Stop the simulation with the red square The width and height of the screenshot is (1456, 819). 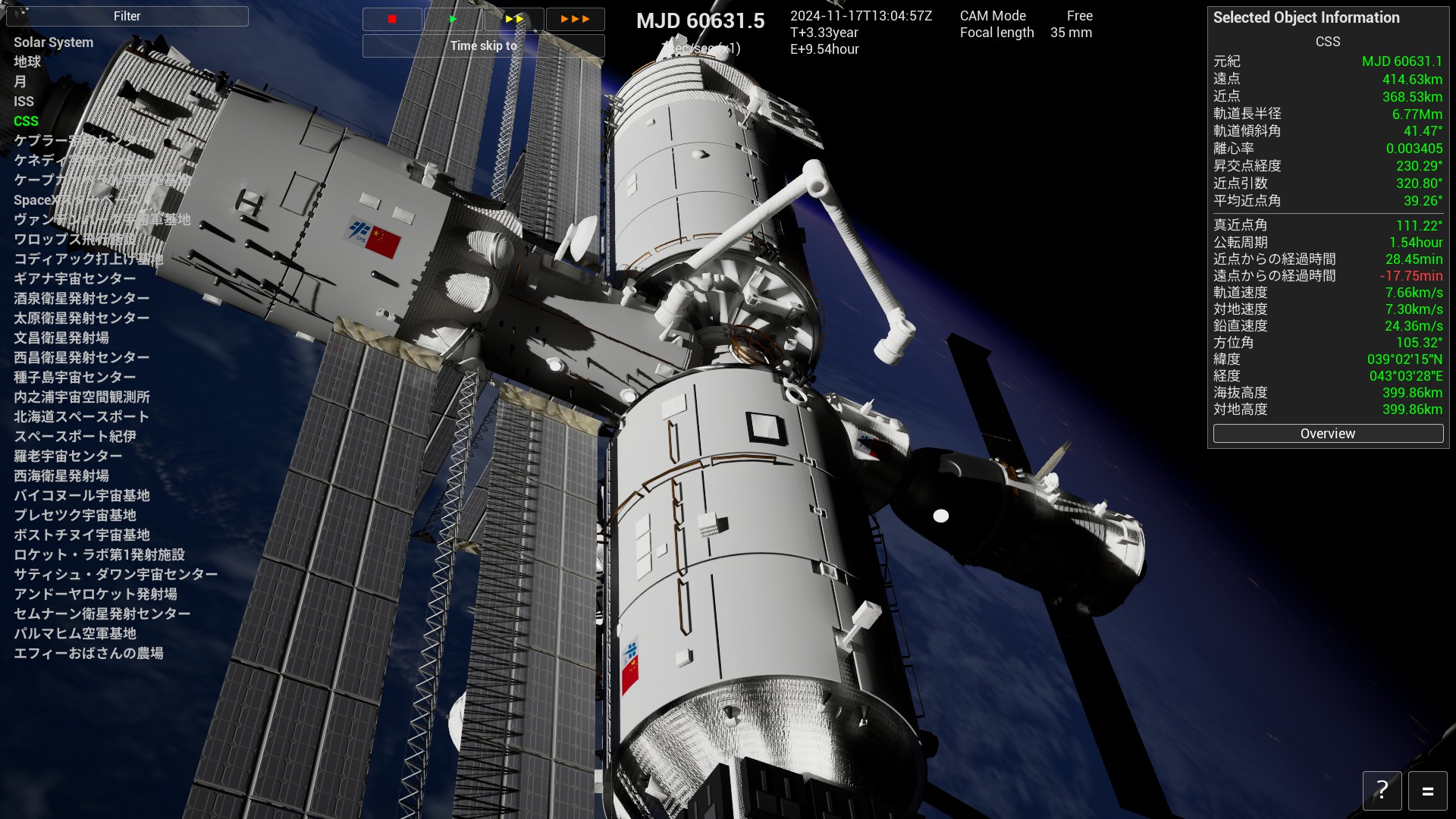tap(392, 19)
